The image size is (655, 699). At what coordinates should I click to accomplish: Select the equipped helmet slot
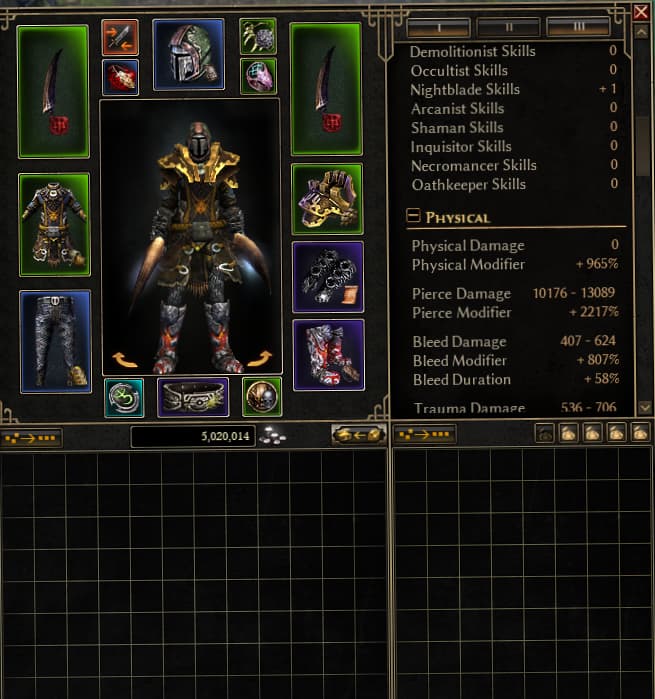click(x=188, y=54)
